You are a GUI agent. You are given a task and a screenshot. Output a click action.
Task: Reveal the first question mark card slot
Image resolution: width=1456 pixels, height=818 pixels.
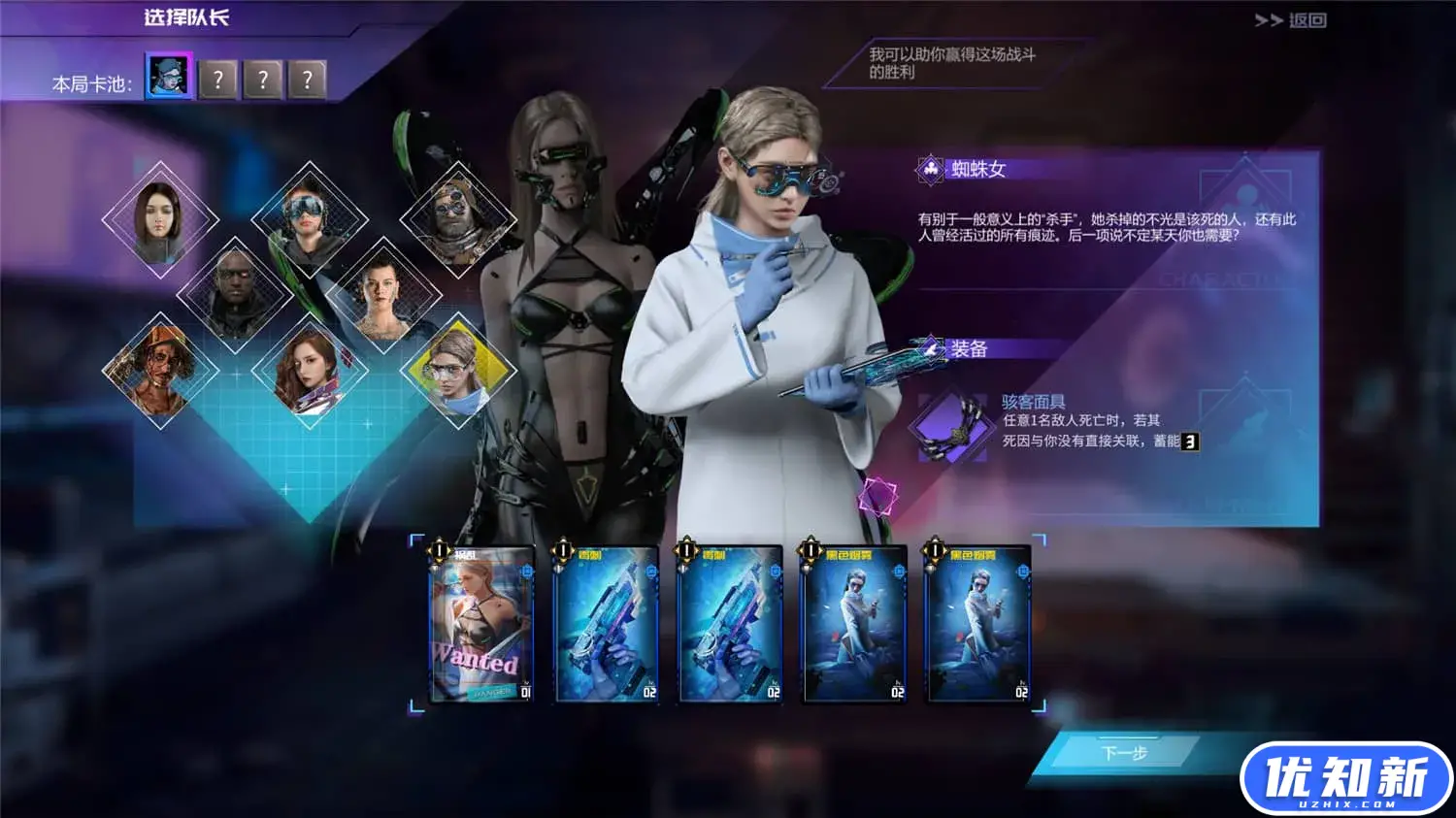click(215, 80)
